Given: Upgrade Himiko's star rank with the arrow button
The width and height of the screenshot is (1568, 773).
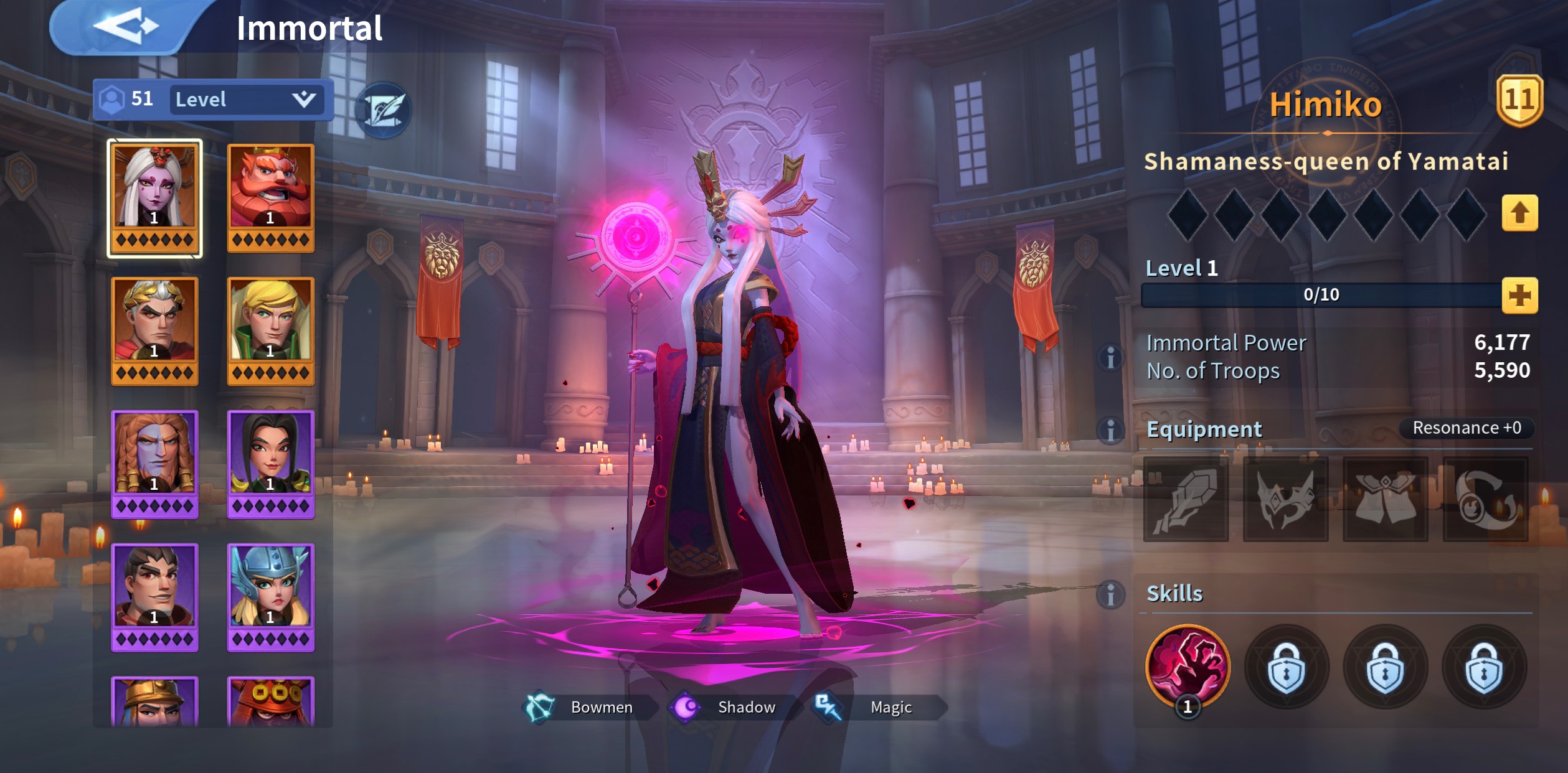Looking at the screenshot, I should (x=1519, y=213).
